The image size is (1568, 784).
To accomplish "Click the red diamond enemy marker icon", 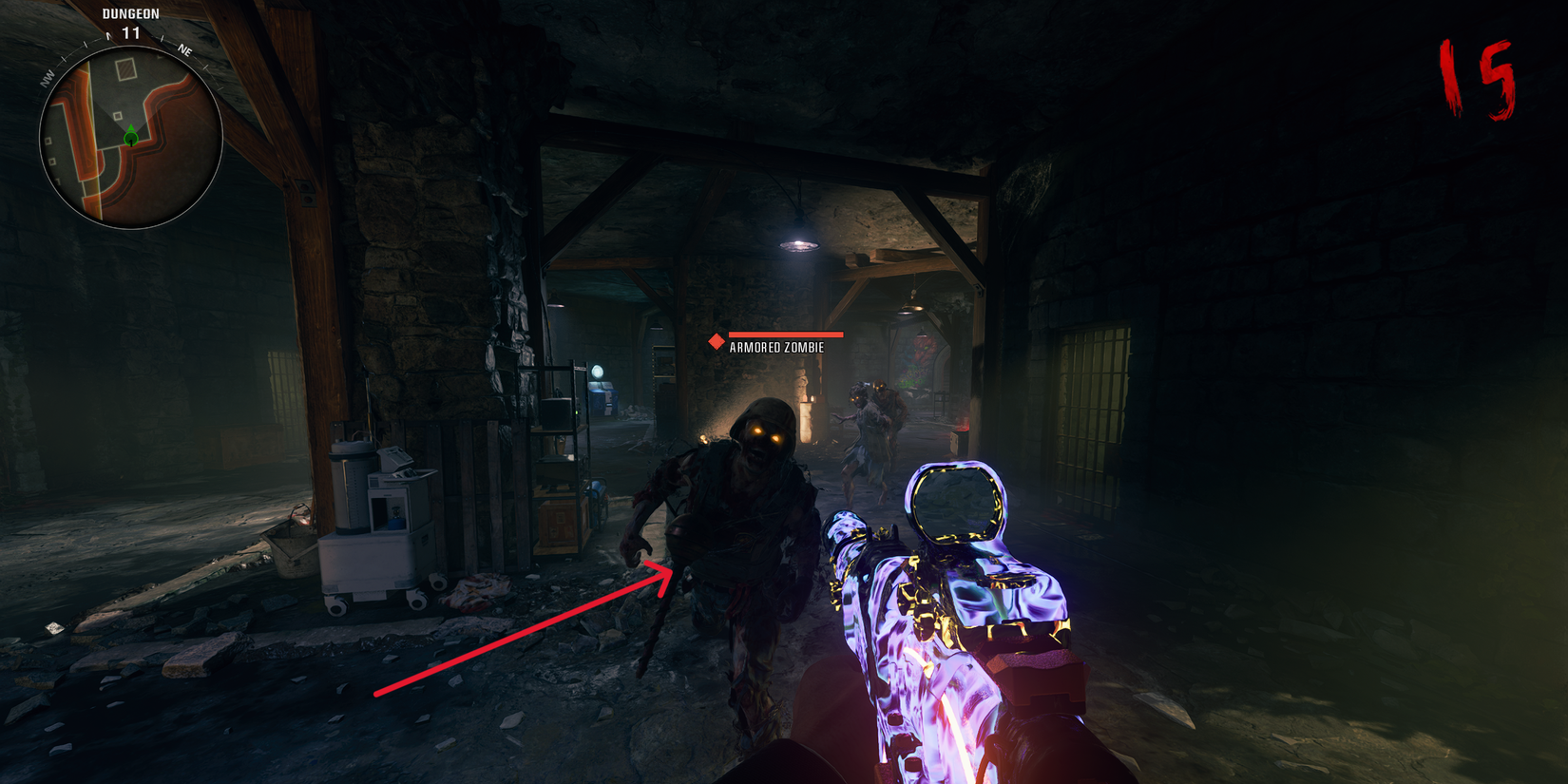I will tap(716, 341).
